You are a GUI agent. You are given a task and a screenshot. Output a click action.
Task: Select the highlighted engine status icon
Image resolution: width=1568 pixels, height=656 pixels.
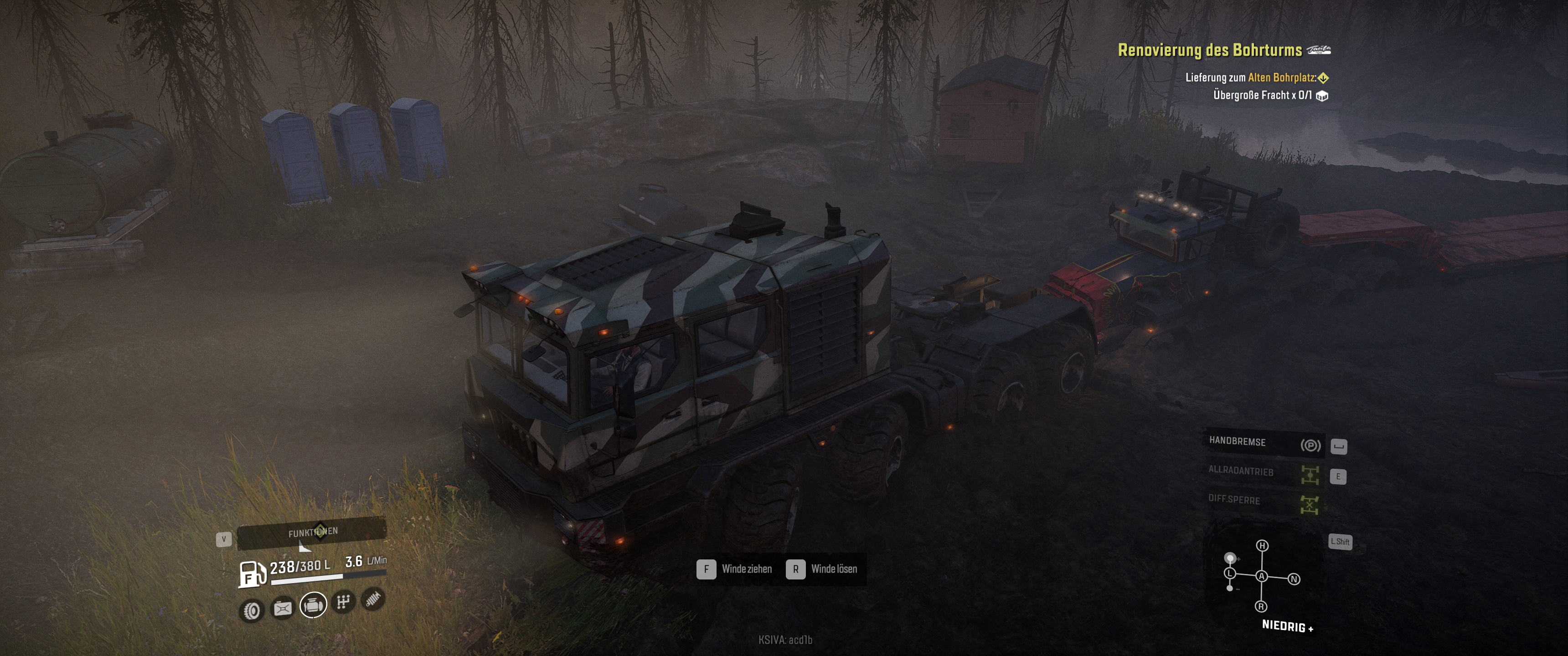point(313,605)
